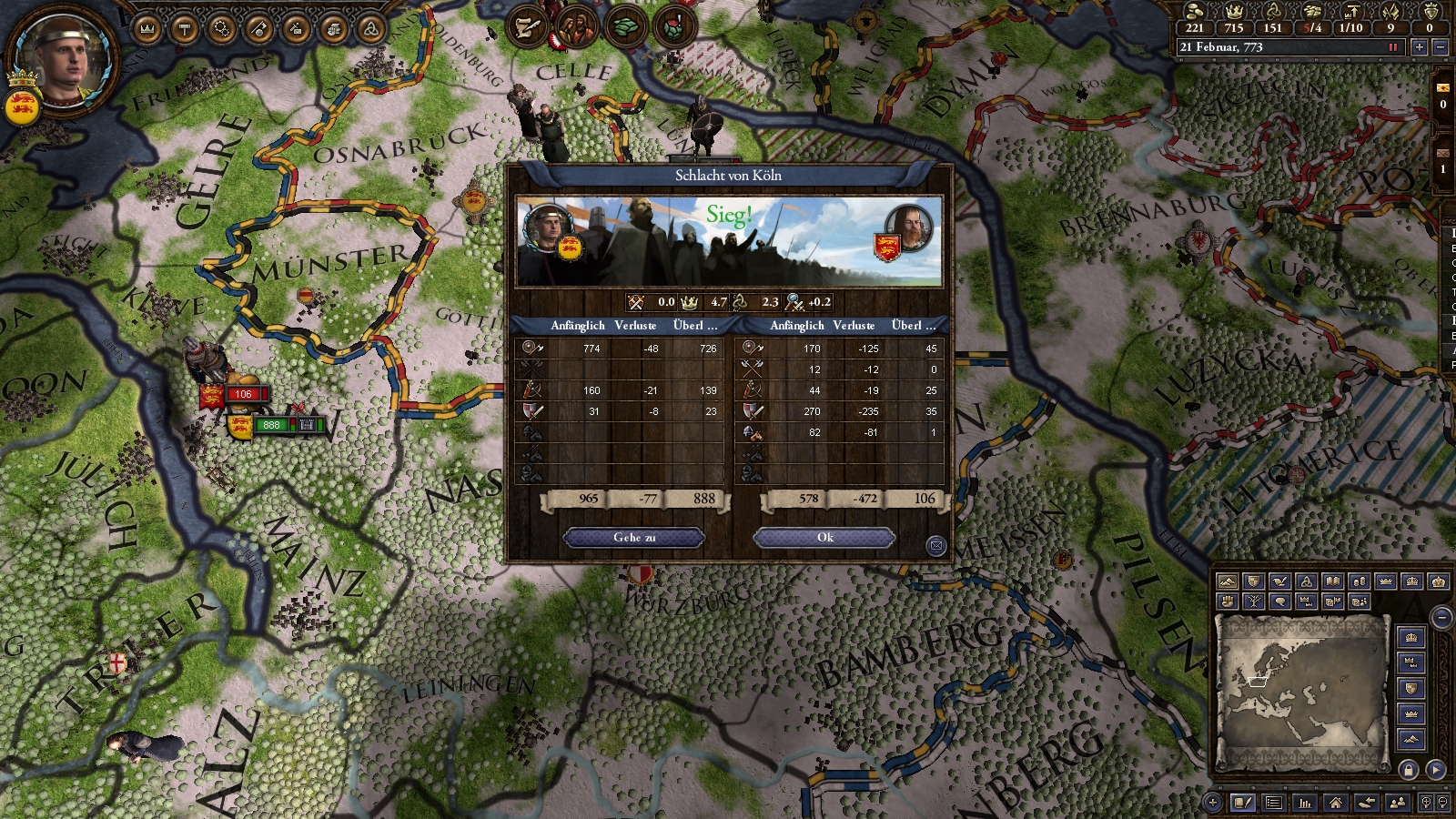1456x819 pixels.
Task: Click the scroll-and-quill alert icon
Action: tap(527, 27)
